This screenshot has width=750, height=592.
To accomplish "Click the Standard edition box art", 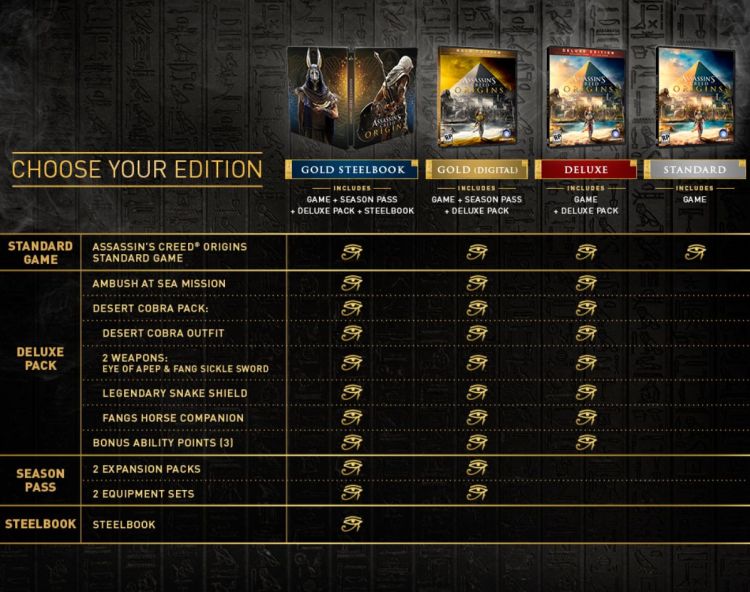I will [x=694, y=96].
